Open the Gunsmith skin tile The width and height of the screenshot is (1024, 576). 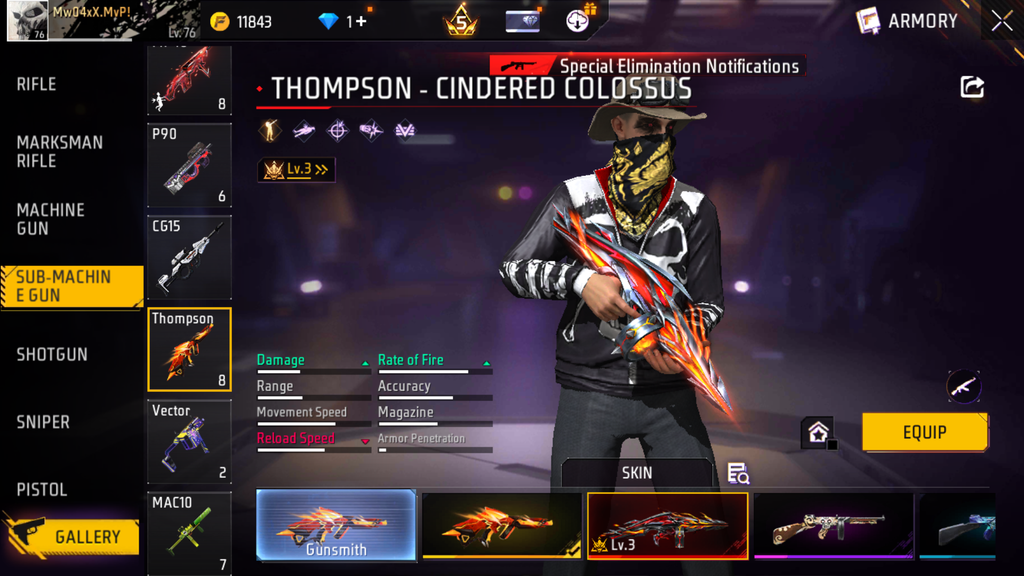tap(336, 525)
